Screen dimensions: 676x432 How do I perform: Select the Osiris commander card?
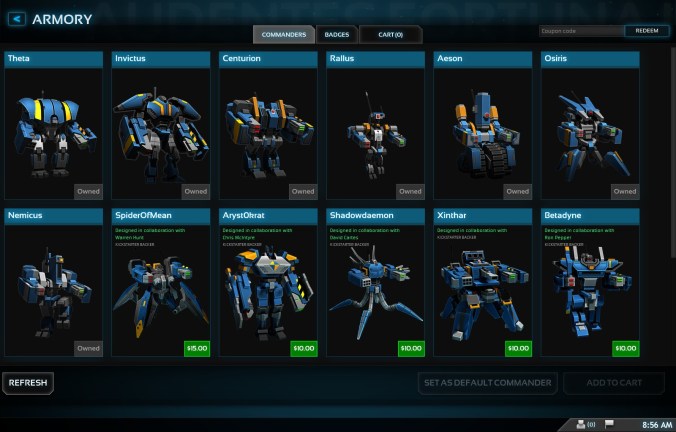pos(589,126)
